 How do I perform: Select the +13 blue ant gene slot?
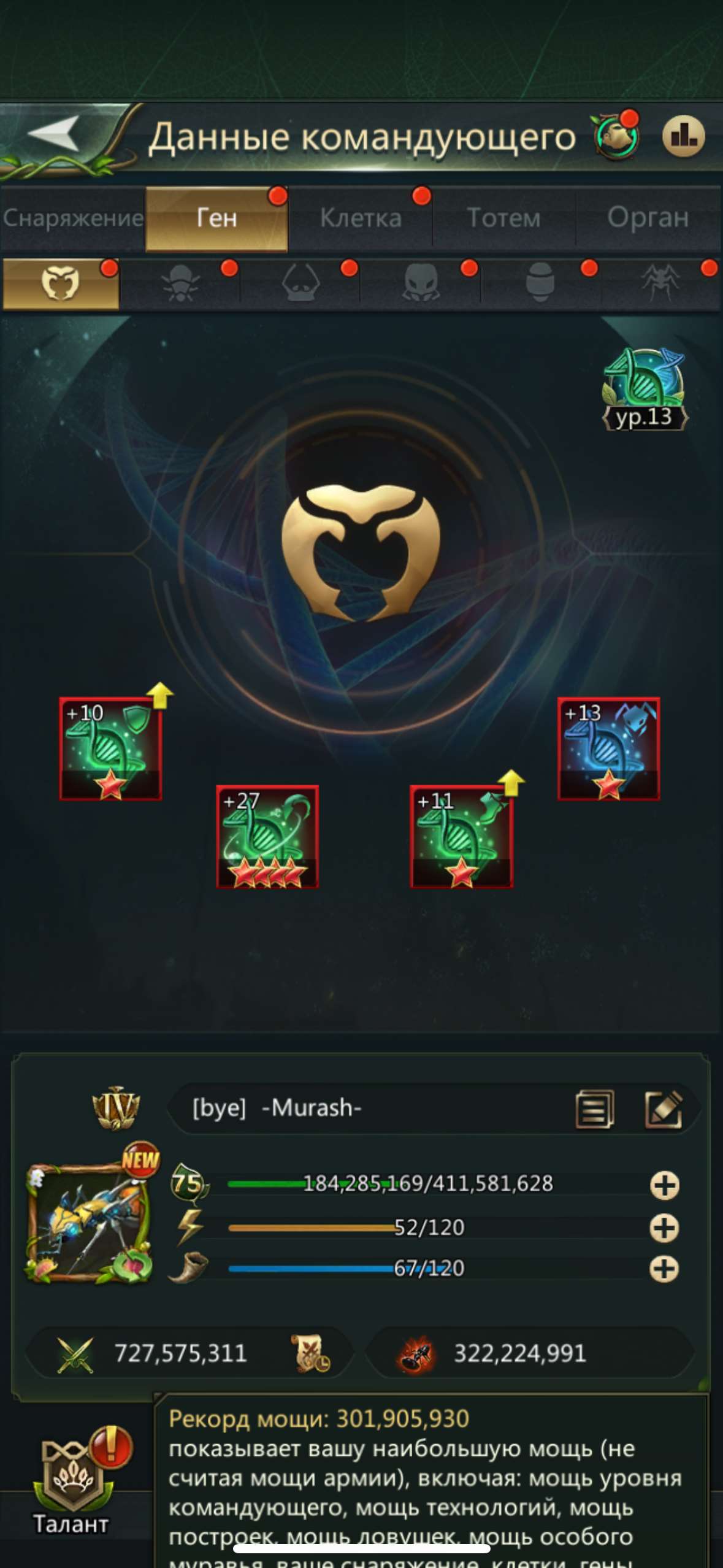pos(608,749)
